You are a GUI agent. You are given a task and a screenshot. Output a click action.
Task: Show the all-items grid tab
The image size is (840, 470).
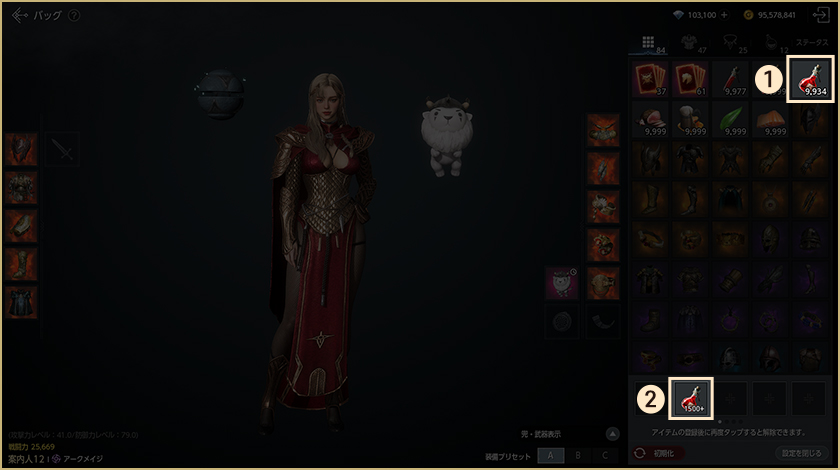click(648, 43)
